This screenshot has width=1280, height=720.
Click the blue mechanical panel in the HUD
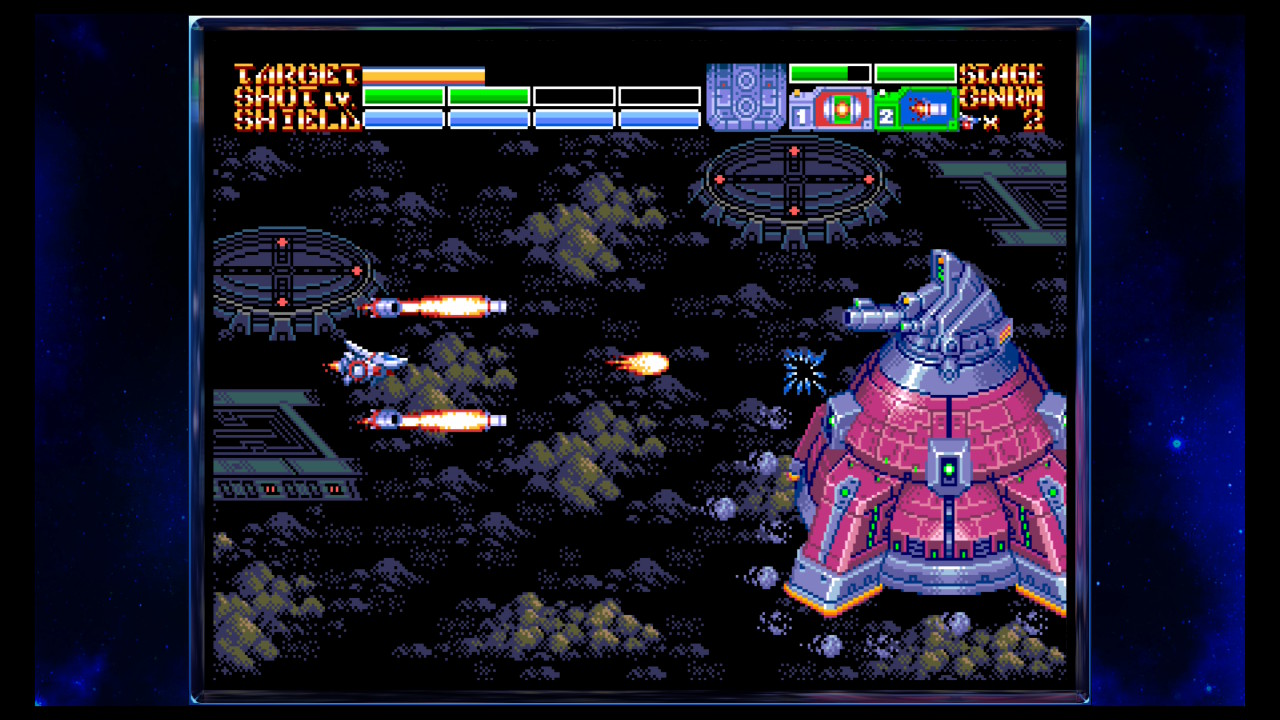[x=746, y=97]
